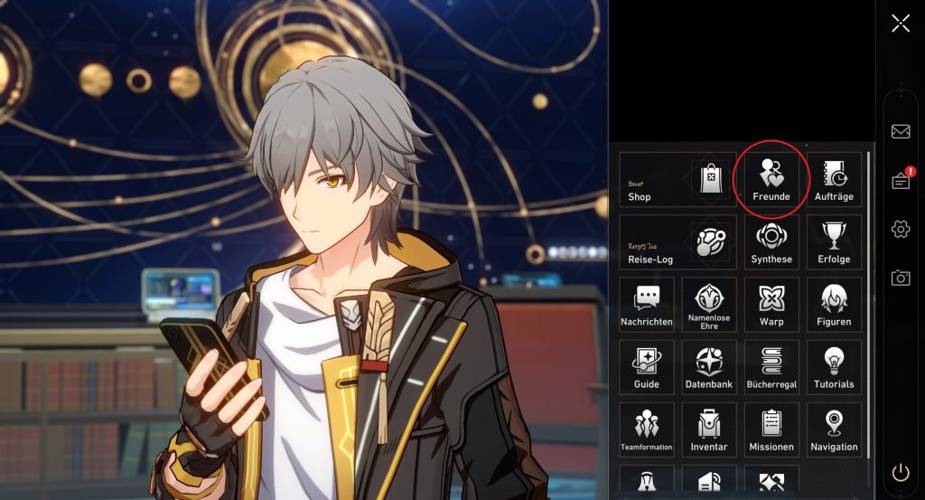View the Erfolge achievements tile
The width and height of the screenshot is (925, 500).
click(x=834, y=243)
